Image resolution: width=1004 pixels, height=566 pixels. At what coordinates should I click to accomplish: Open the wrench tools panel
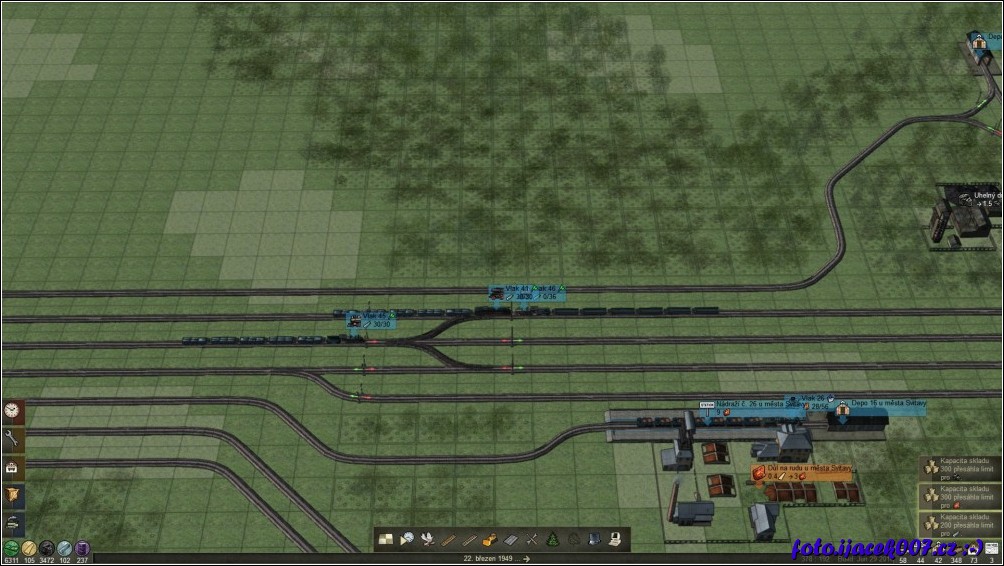[x=13, y=439]
